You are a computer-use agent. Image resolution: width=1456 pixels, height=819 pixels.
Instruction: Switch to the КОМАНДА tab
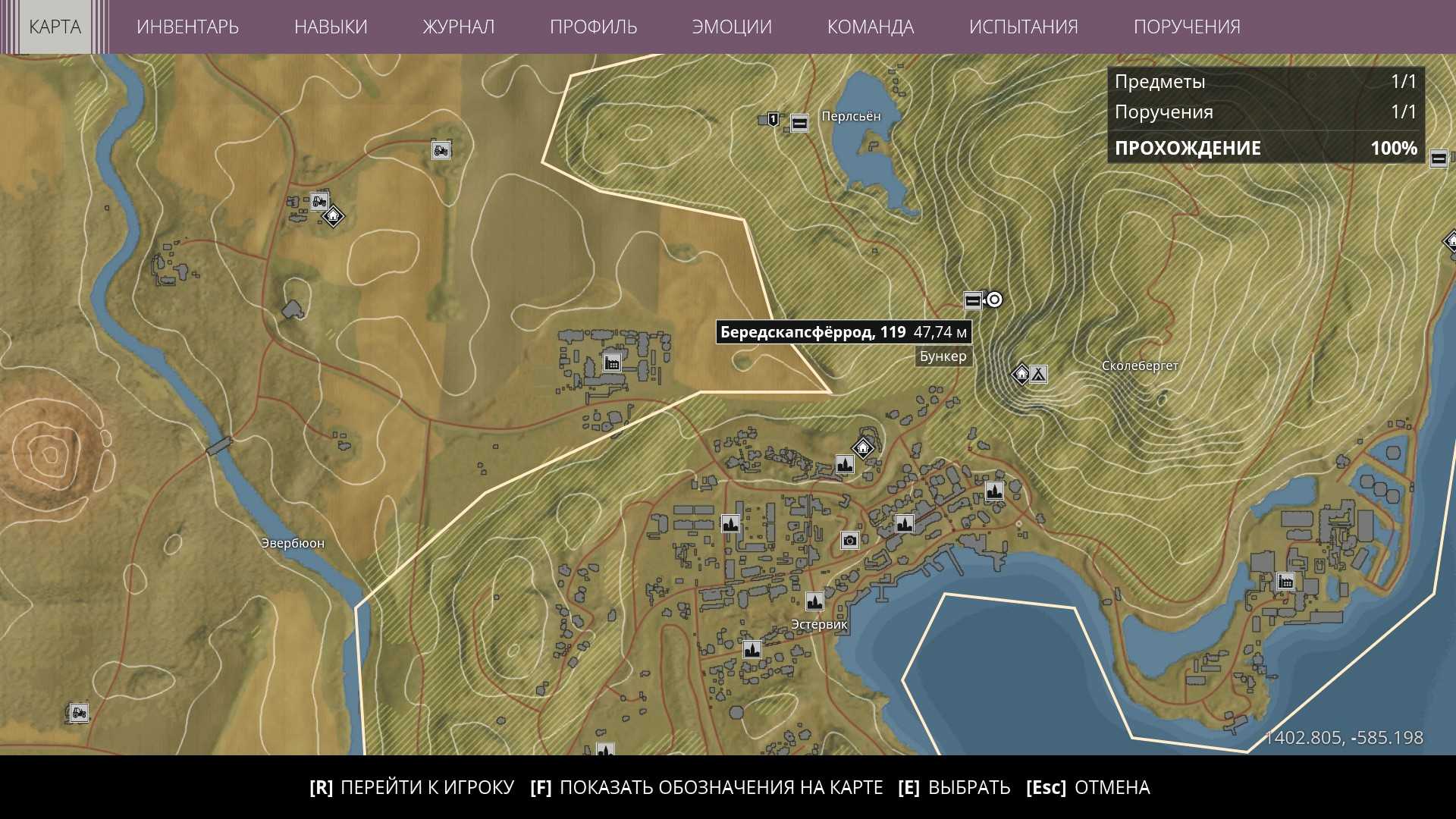[871, 27]
